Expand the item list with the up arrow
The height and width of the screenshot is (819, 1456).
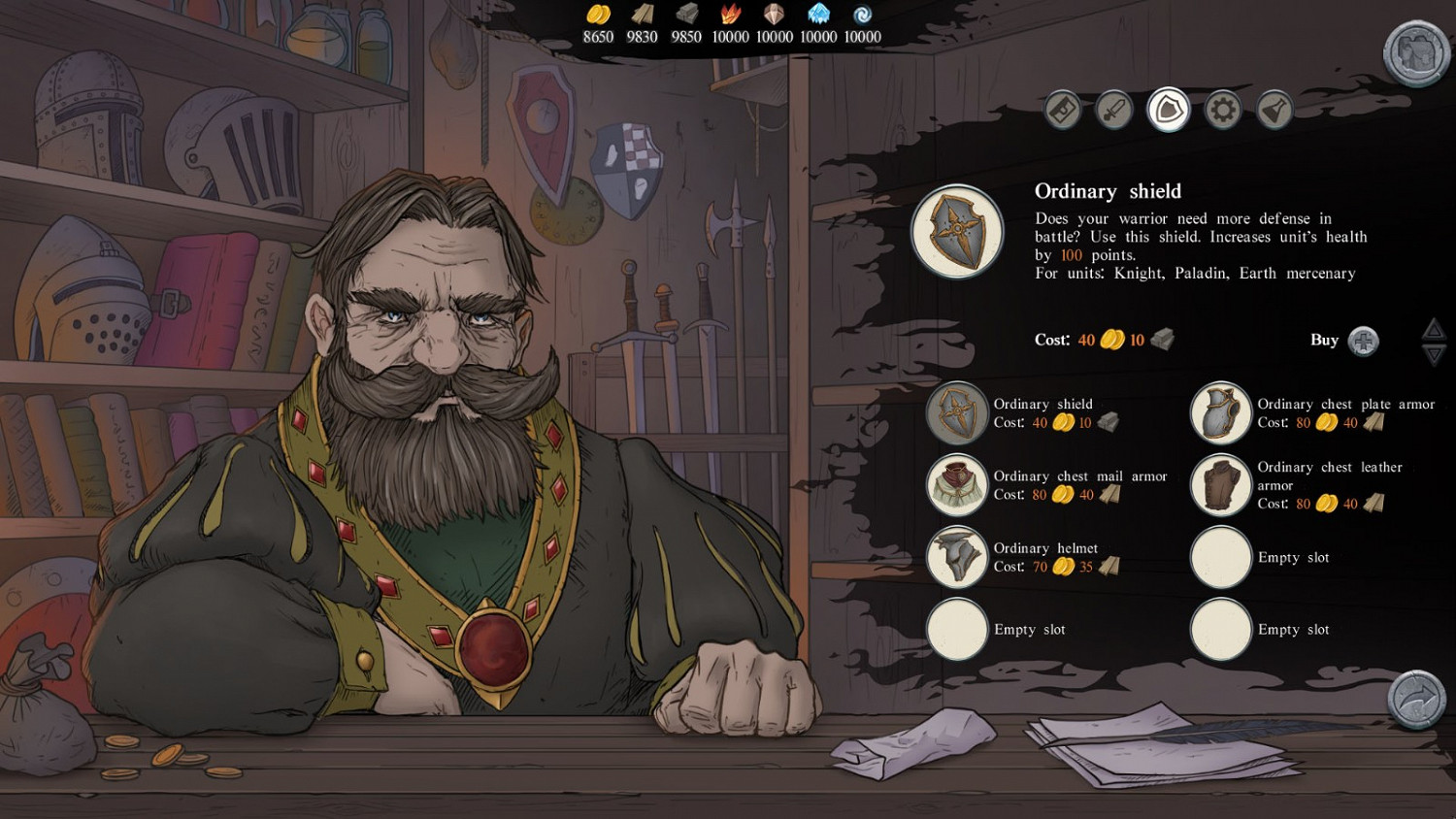(x=1434, y=331)
